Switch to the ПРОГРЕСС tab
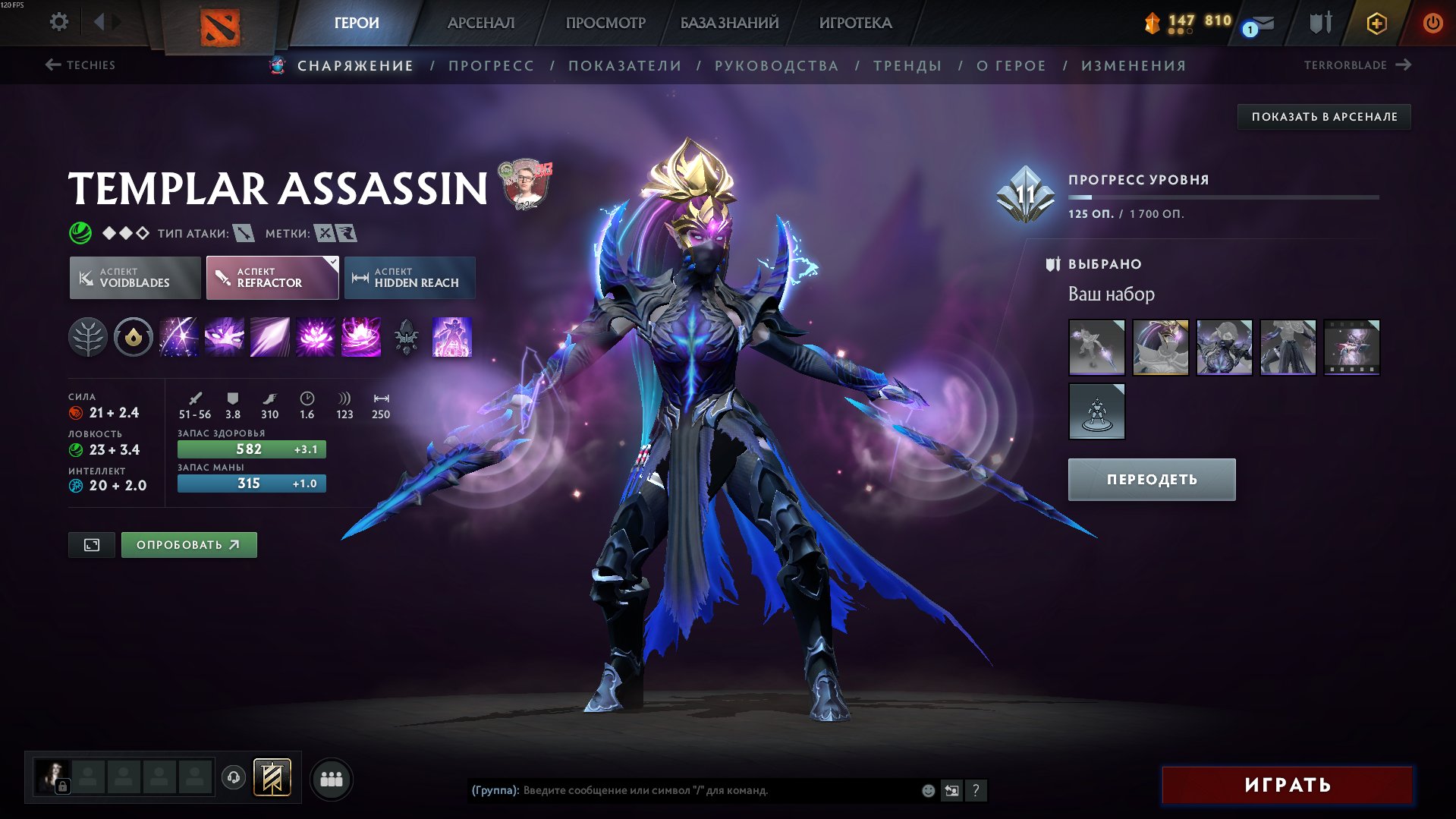Screen dimensions: 1456x819 click(491, 65)
